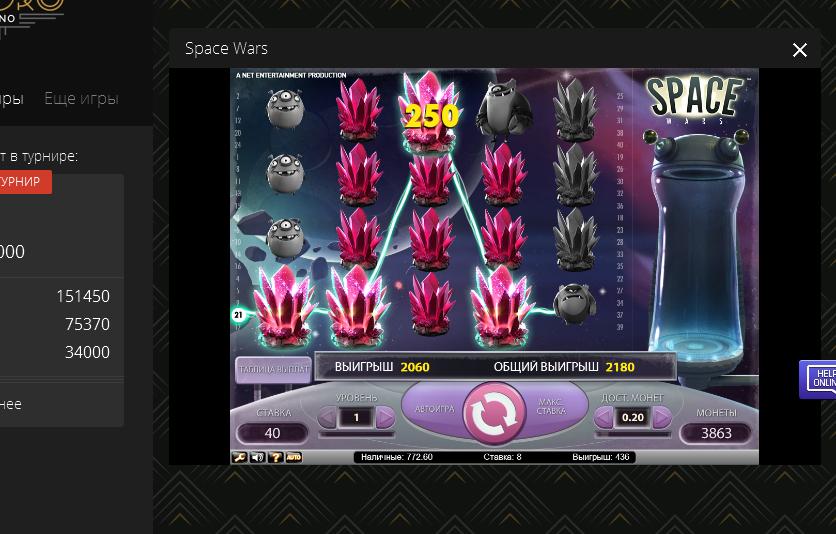Screen dimensions: 836x534
Task: Click the small AUTO icon
Action: point(294,457)
